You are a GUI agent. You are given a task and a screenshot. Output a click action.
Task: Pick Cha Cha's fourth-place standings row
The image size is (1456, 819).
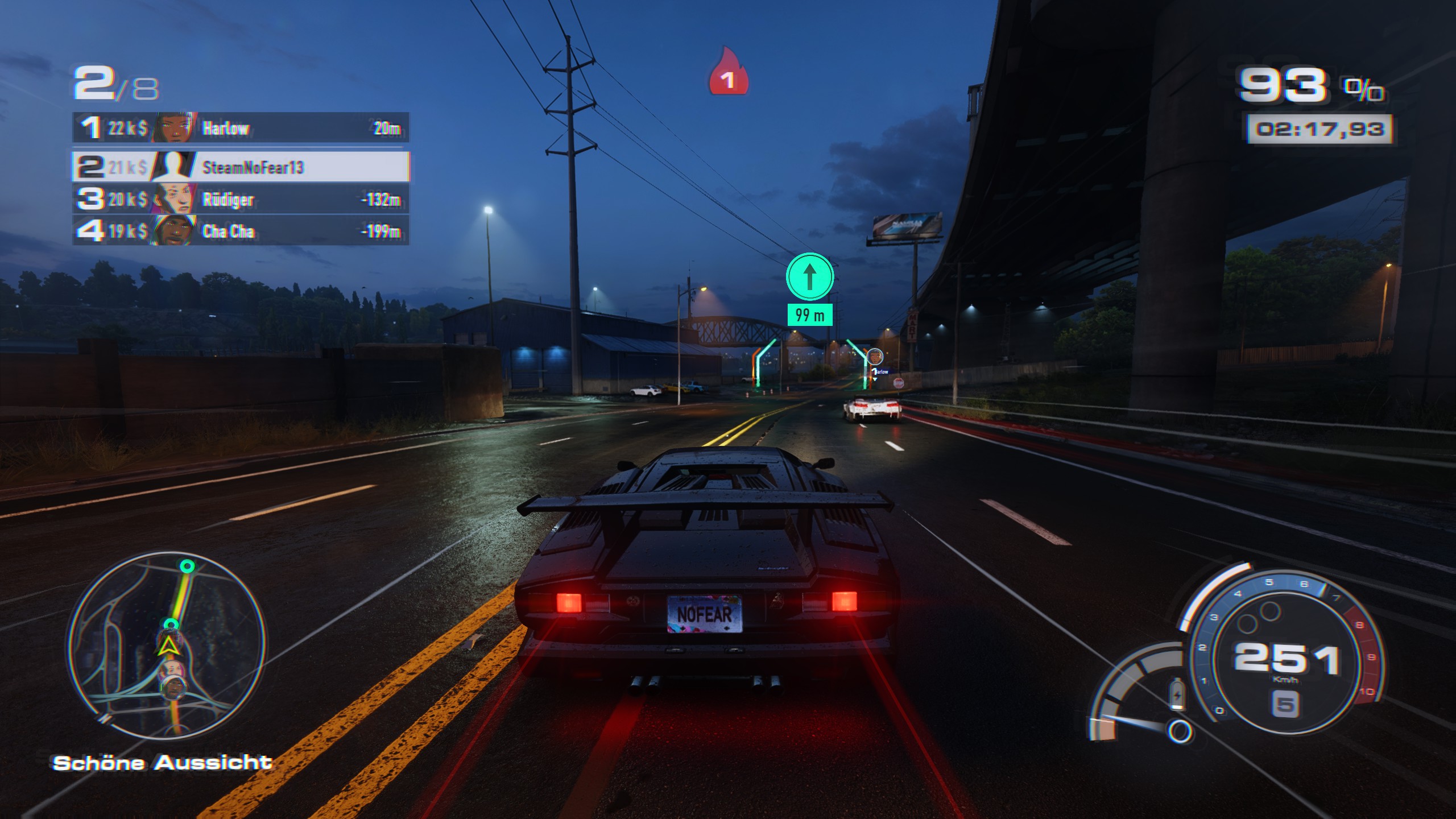point(240,231)
